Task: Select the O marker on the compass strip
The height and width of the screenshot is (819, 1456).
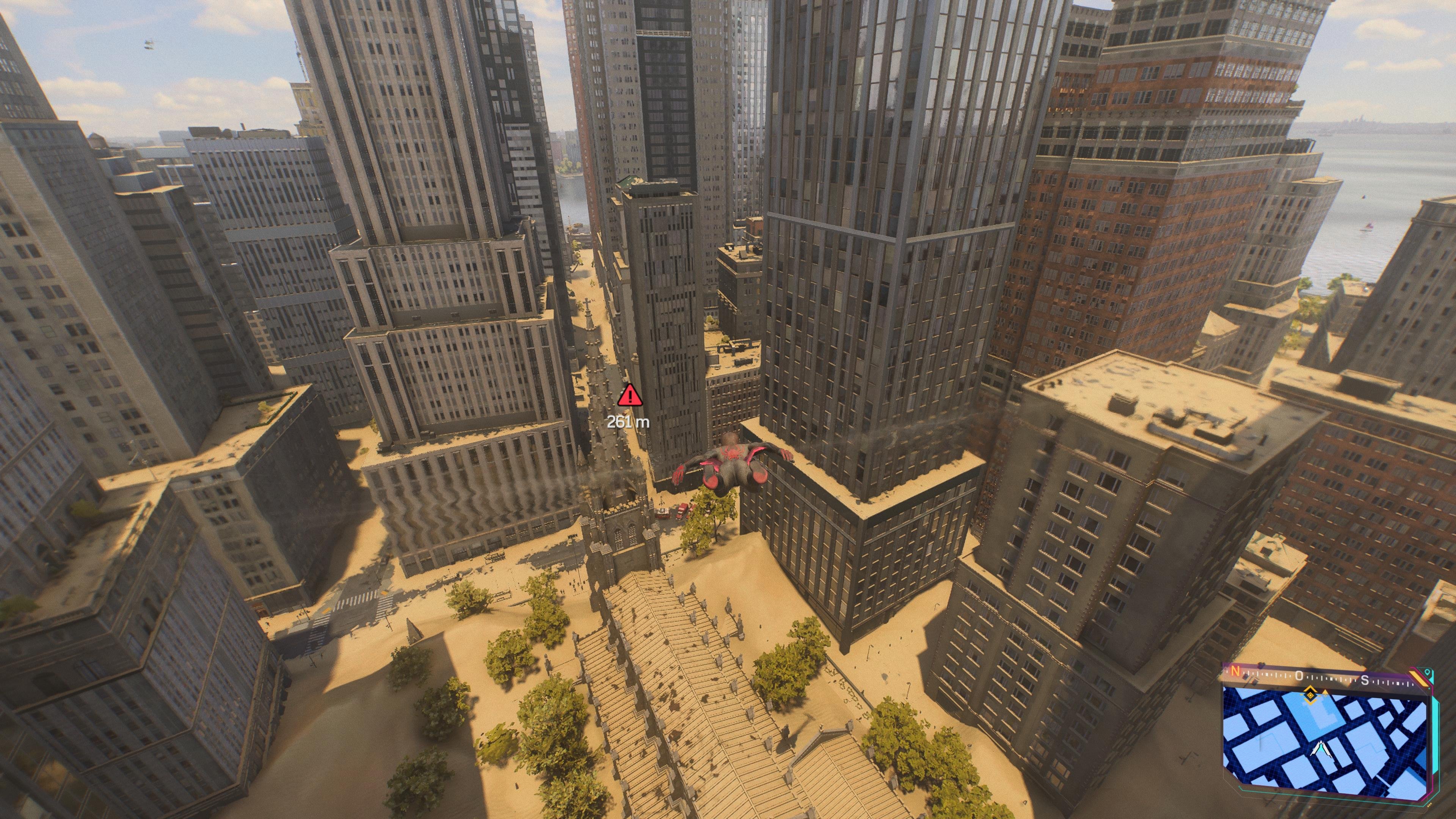Action: (1299, 676)
